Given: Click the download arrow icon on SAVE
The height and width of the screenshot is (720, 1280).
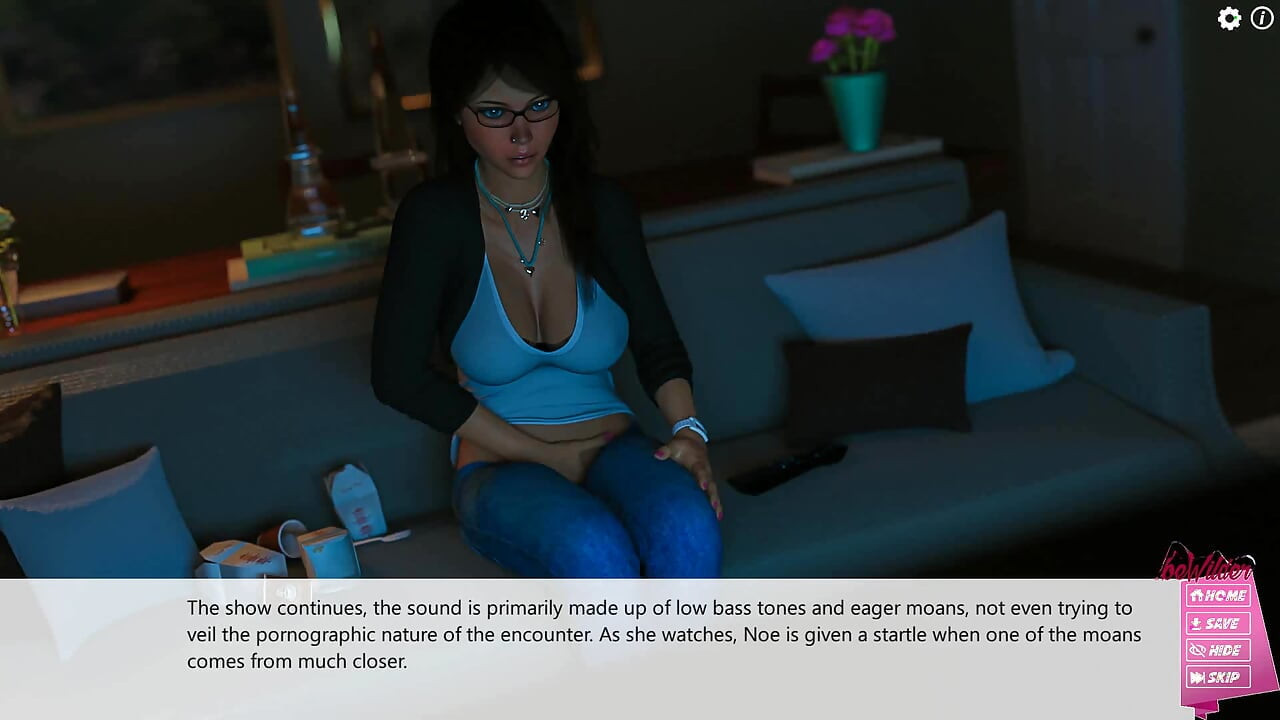Looking at the screenshot, I should (1195, 622).
